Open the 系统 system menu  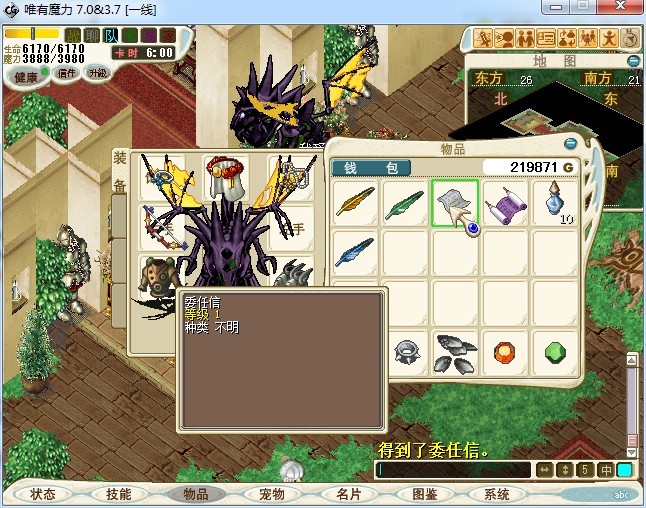coord(497,494)
